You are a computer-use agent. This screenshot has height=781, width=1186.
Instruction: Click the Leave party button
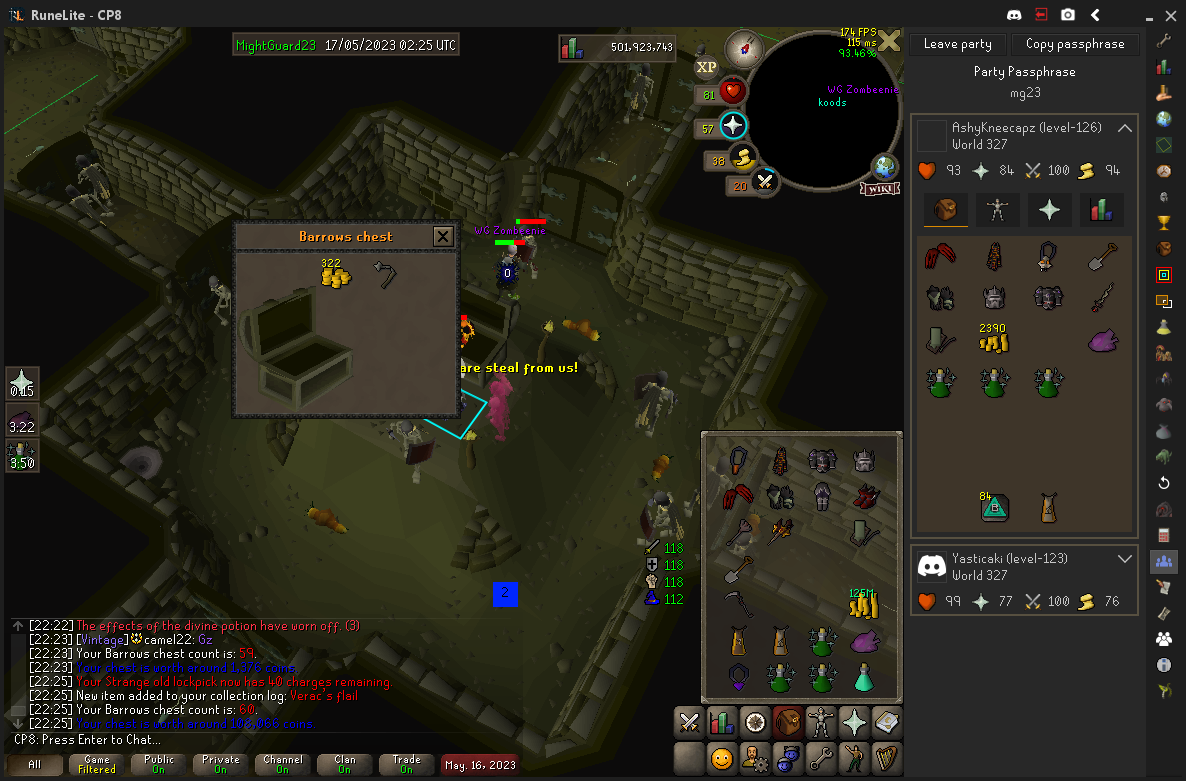click(x=957, y=44)
